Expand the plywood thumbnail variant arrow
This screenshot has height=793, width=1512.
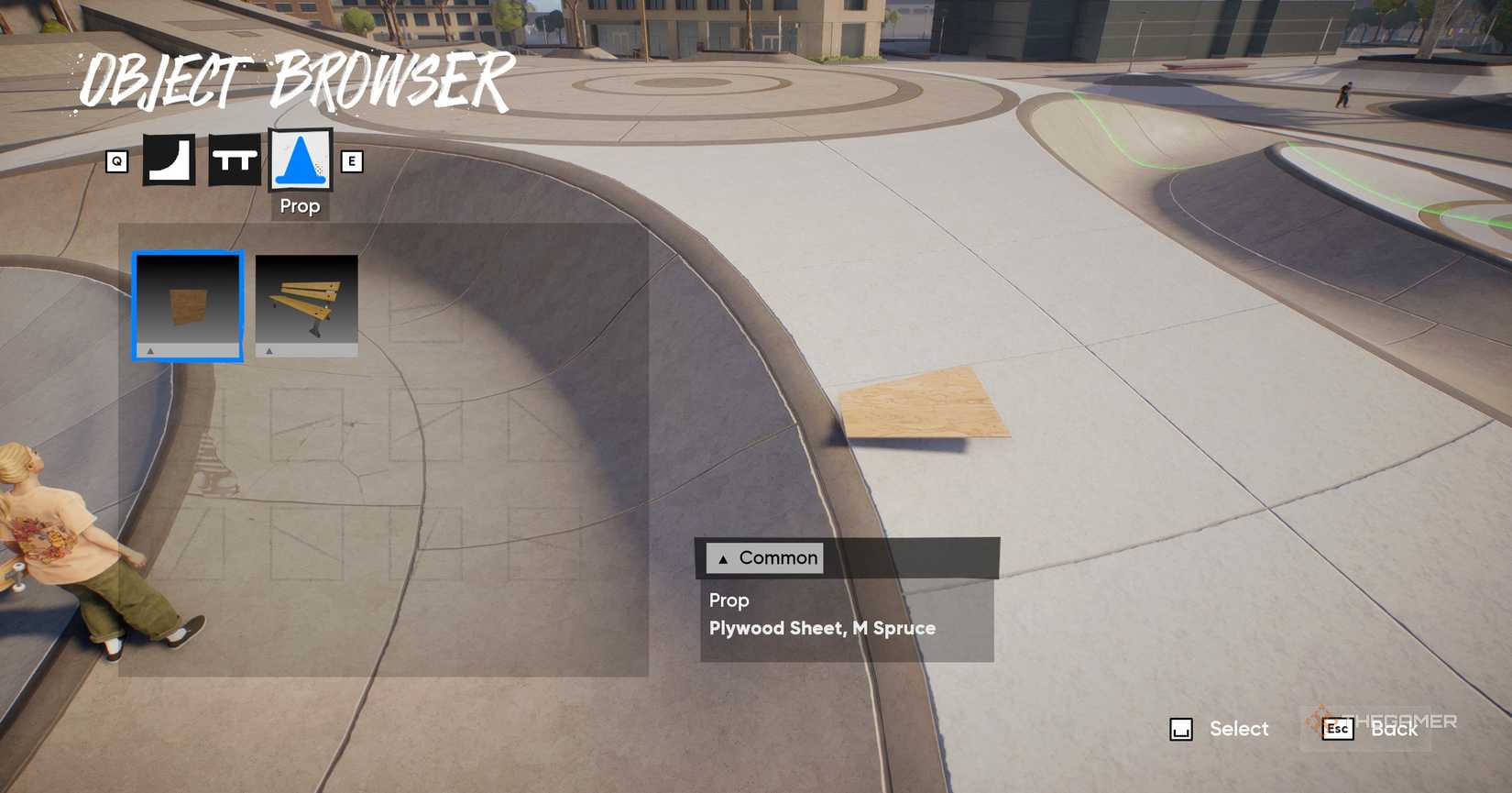pos(150,349)
